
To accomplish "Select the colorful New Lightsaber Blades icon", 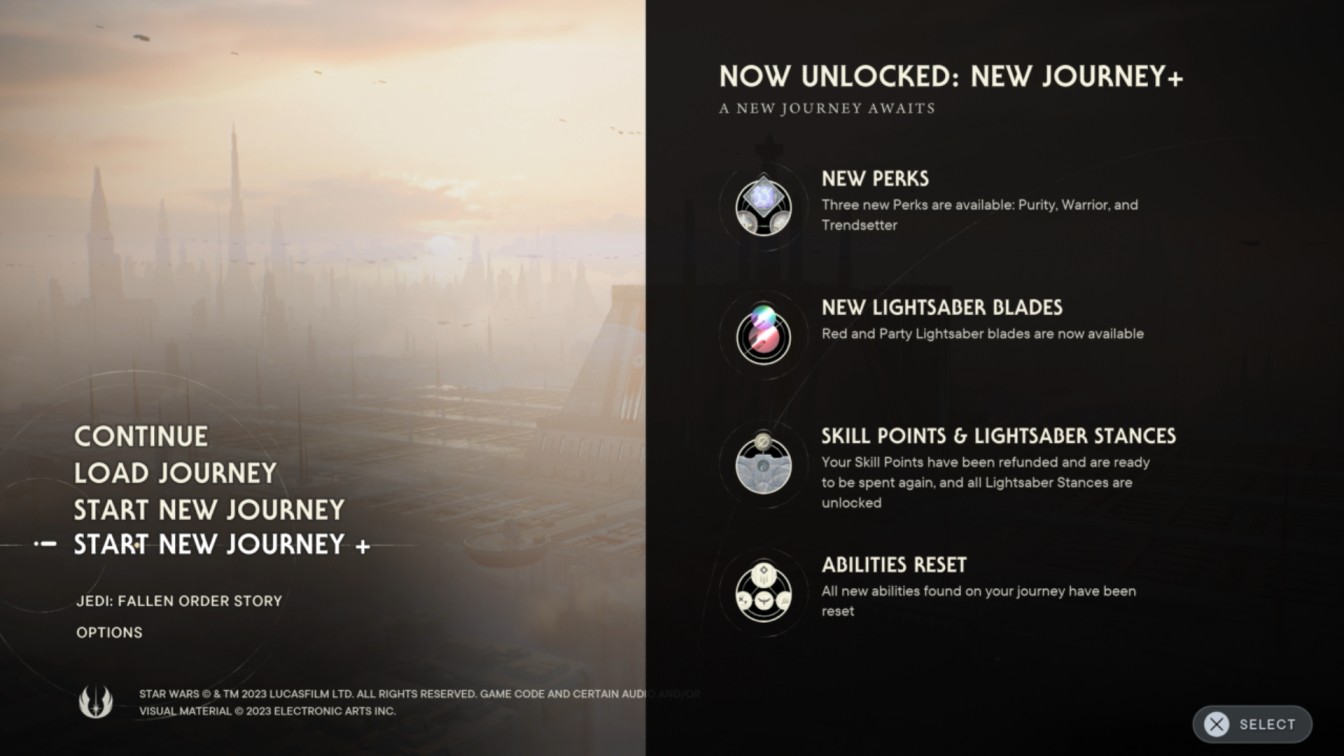I will 763,333.
